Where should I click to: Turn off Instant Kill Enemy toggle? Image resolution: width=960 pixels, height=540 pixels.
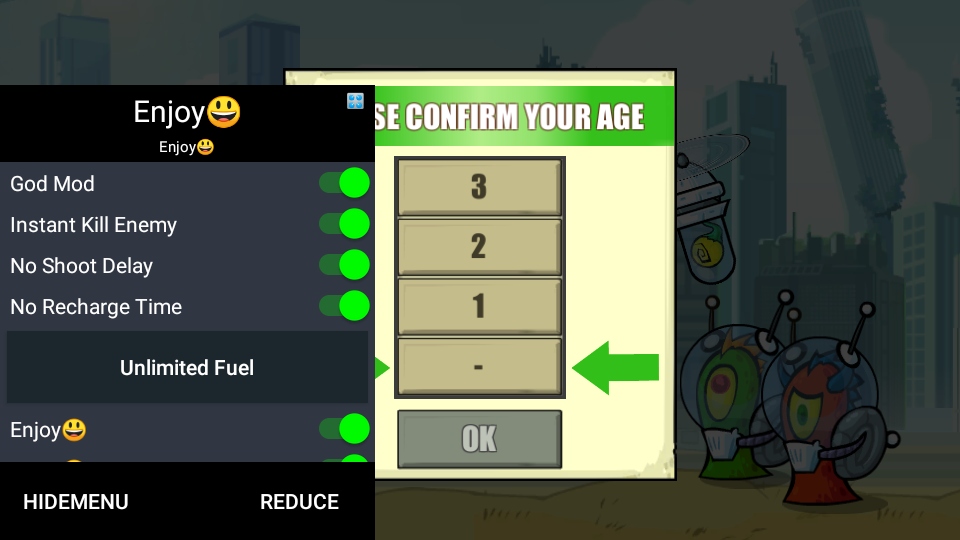coord(344,225)
